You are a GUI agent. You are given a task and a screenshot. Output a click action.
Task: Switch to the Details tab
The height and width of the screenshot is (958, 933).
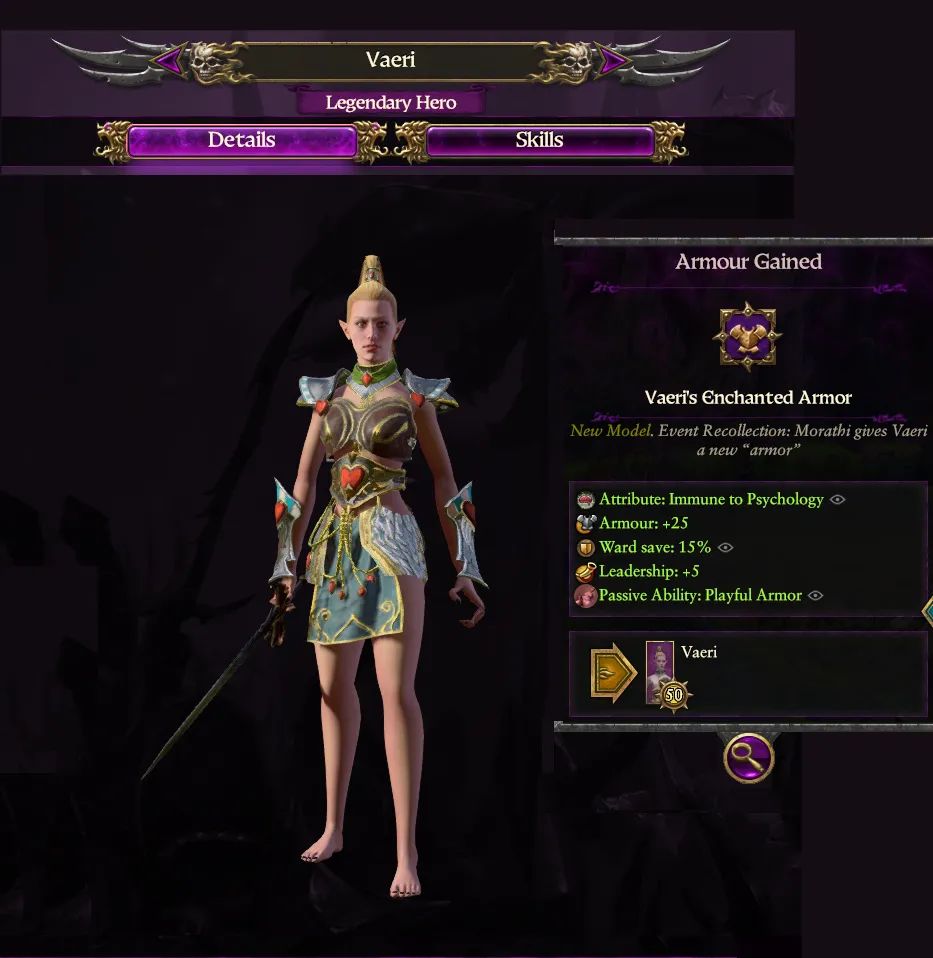(x=241, y=141)
